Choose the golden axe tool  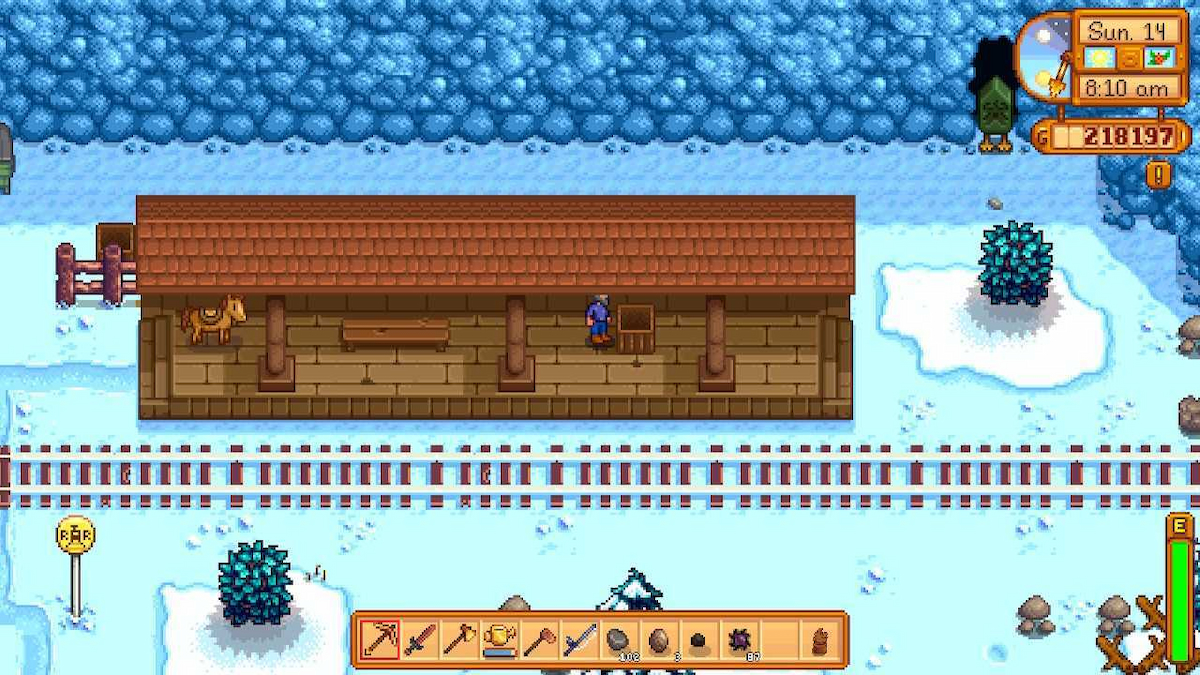[459, 640]
